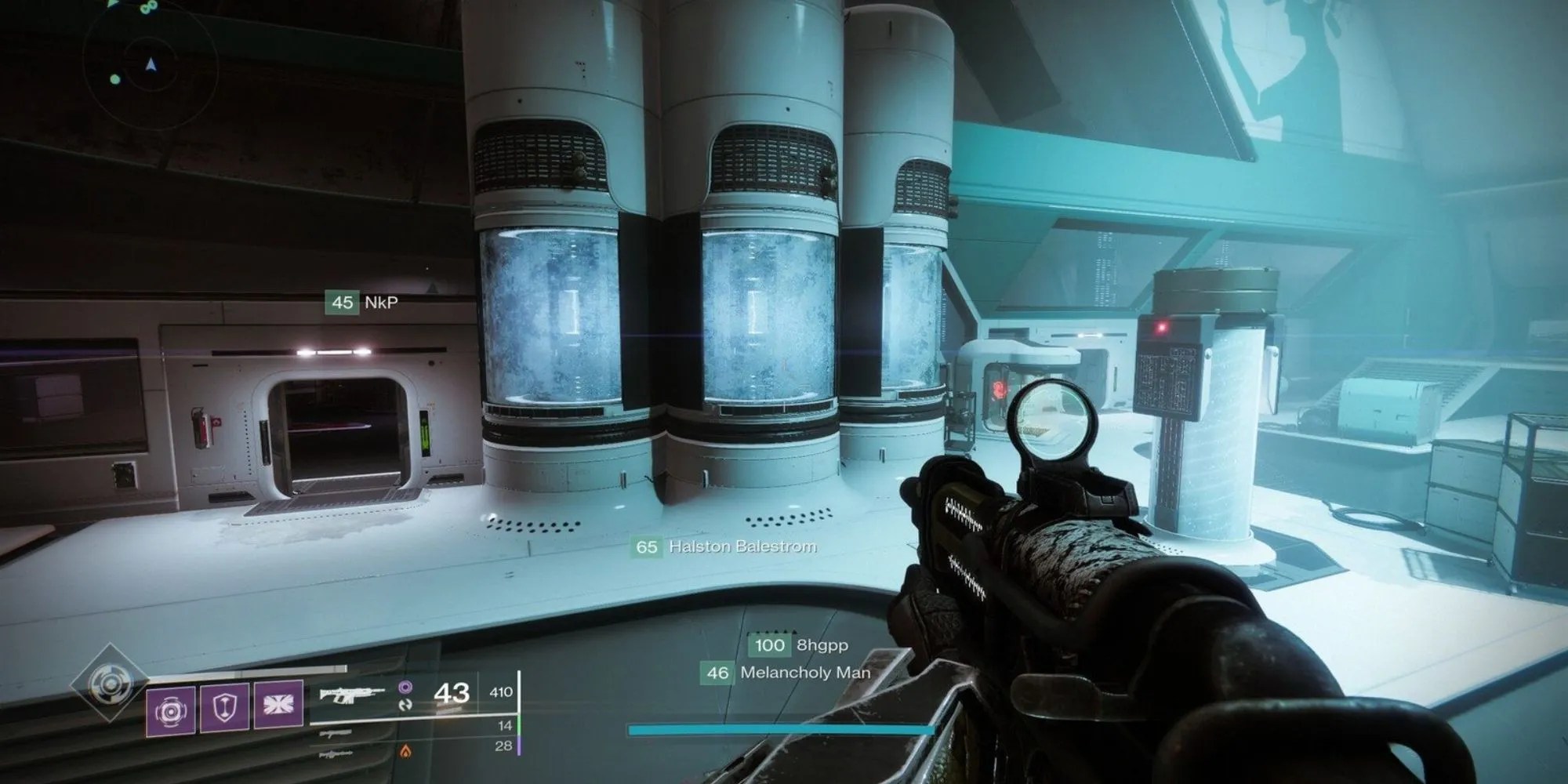Select player nameplate NkP
The image size is (1568, 784).
(x=362, y=303)
